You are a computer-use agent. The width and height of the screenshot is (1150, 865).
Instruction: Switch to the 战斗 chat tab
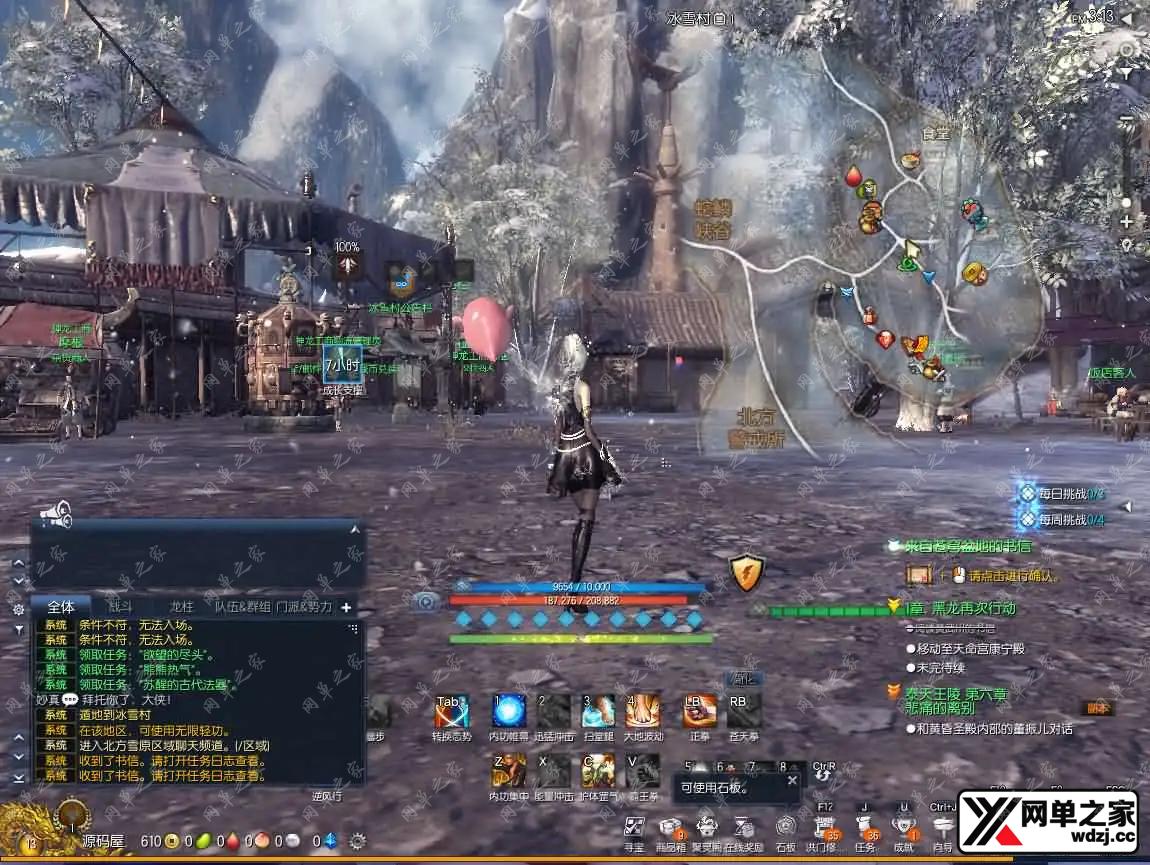pos(120,607)
